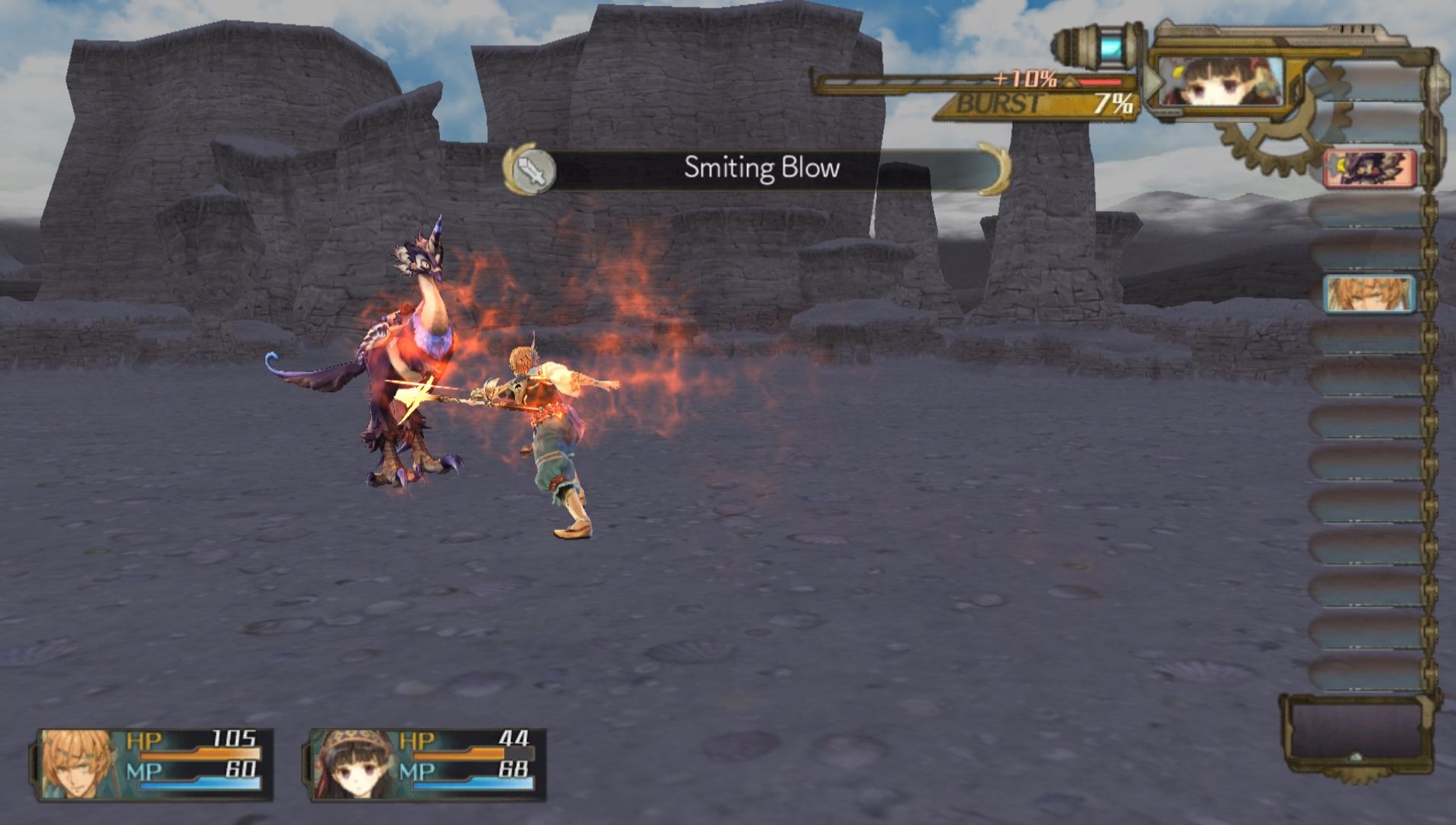
Task: Click the sword icon beside Smiting Blow
Action: tap(531, 170)
